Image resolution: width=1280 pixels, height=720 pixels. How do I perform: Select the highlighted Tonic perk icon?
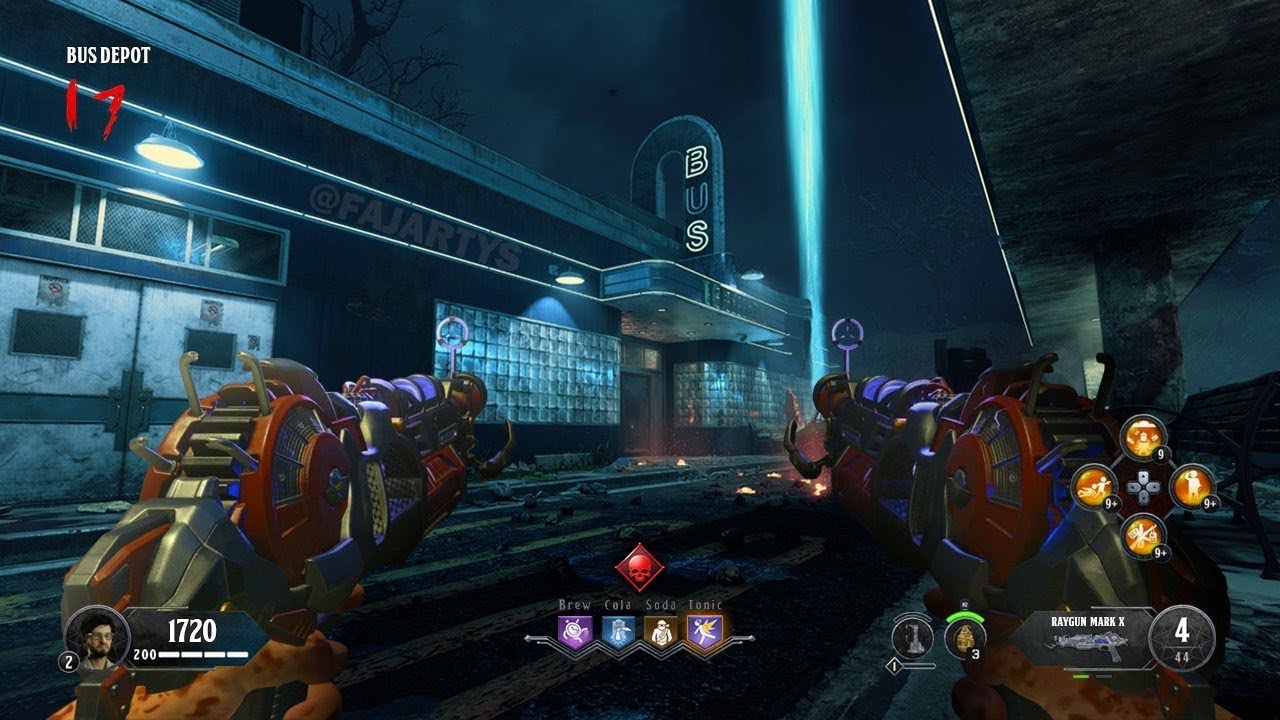[x=705, y=631]
